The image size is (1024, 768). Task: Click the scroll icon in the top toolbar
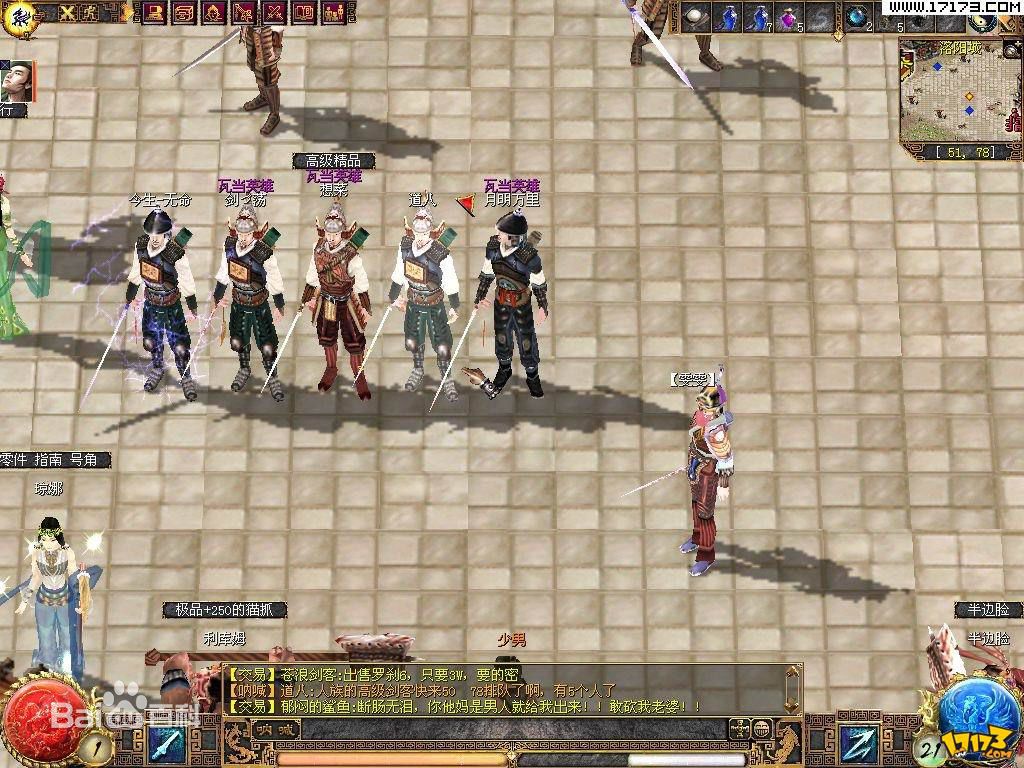[x=184, y=12]
